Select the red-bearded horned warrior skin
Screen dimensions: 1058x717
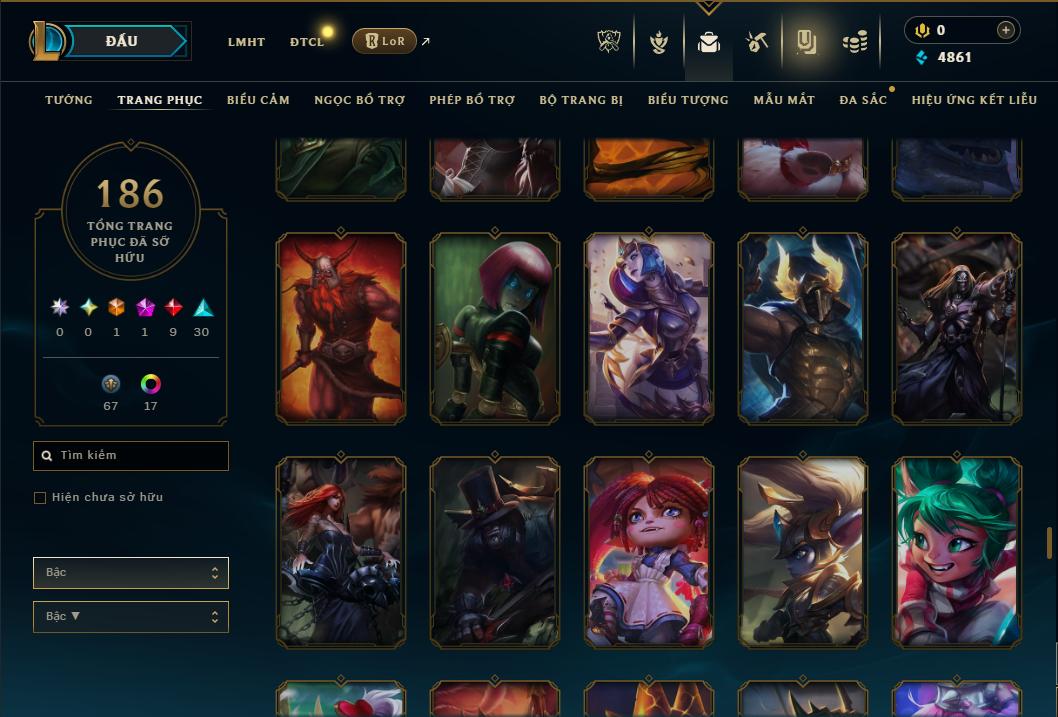click(341, 329)
